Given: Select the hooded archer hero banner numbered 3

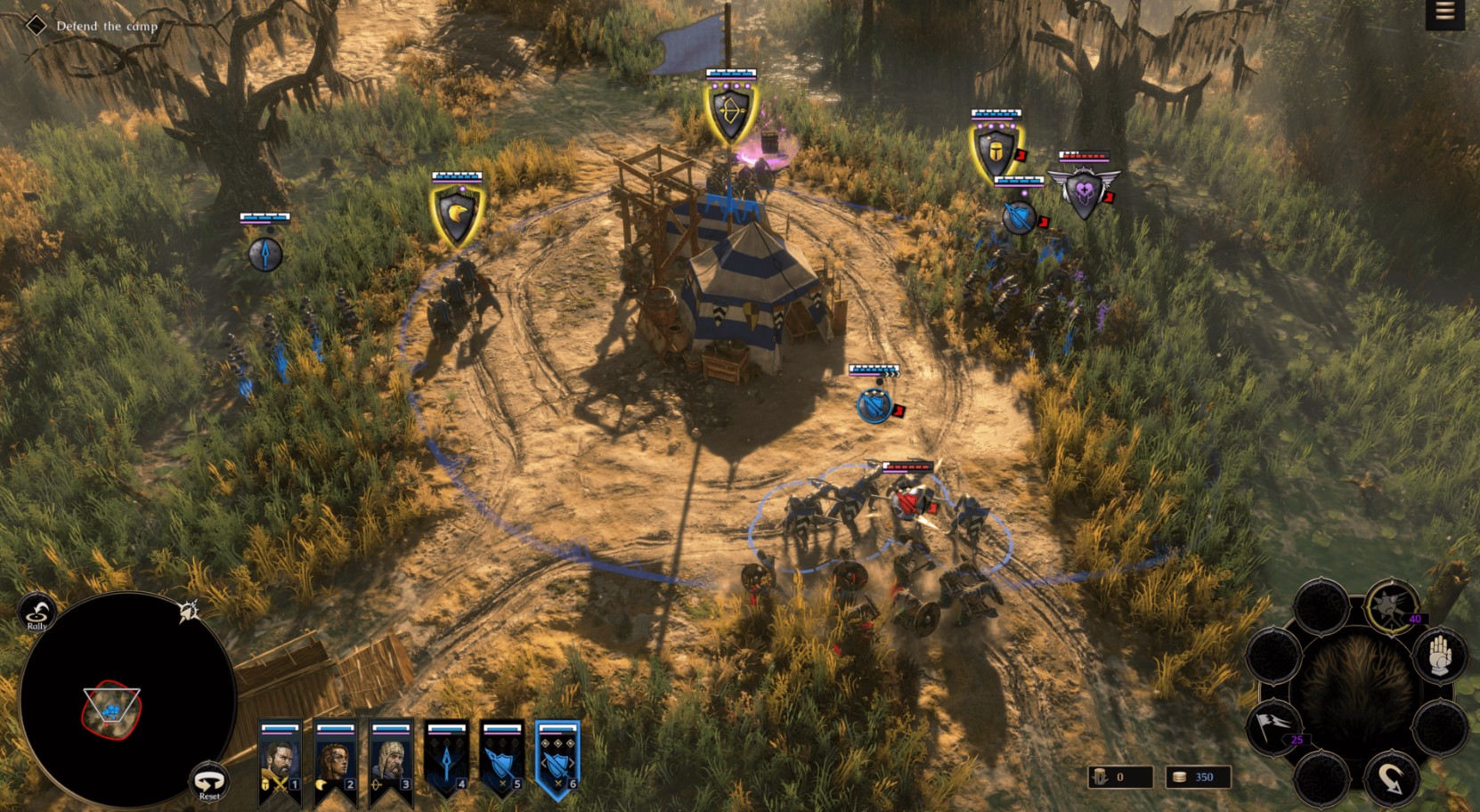Looking at the screenshot, I should [x=391, y=763].
